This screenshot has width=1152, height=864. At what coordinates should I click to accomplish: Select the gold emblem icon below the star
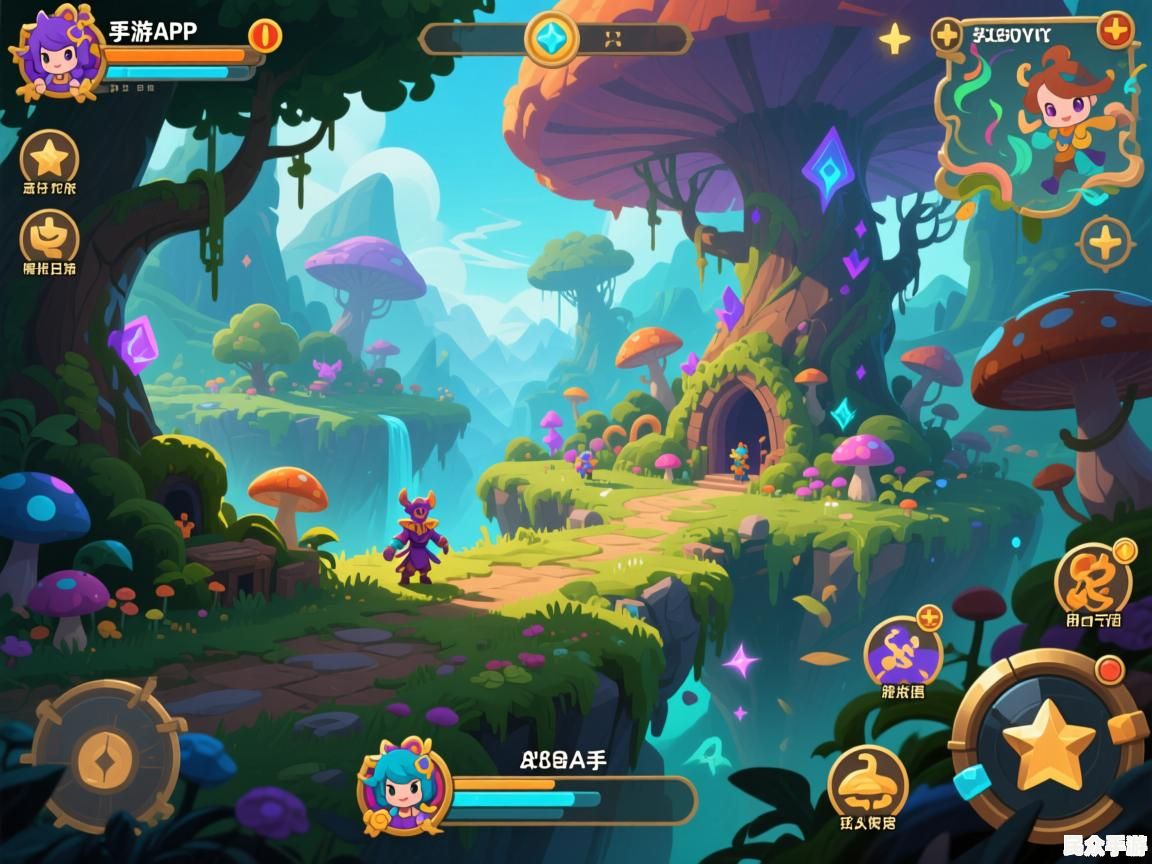coord(49,236)
